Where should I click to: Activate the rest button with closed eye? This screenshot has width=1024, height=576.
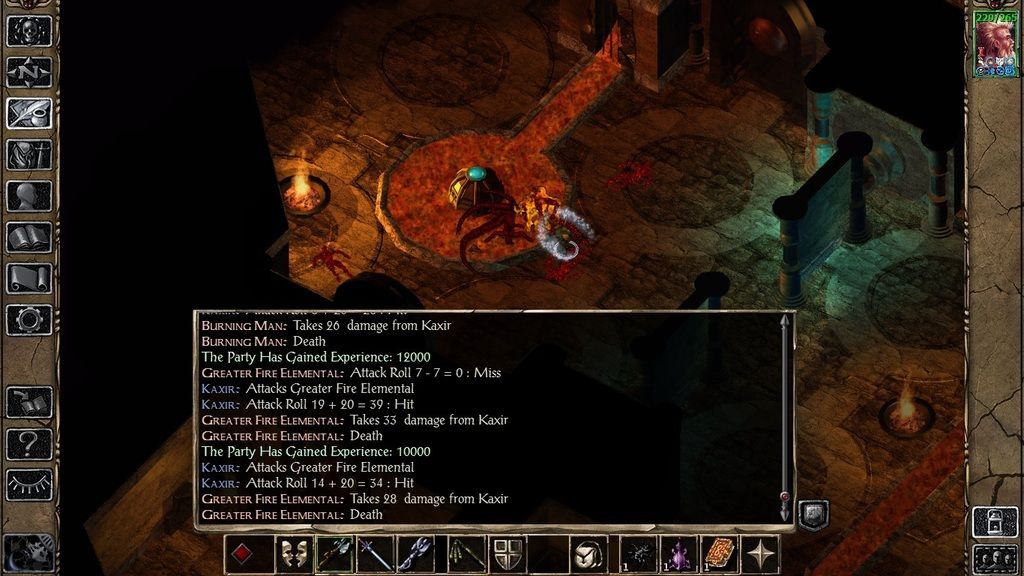[x=29, y=485]
